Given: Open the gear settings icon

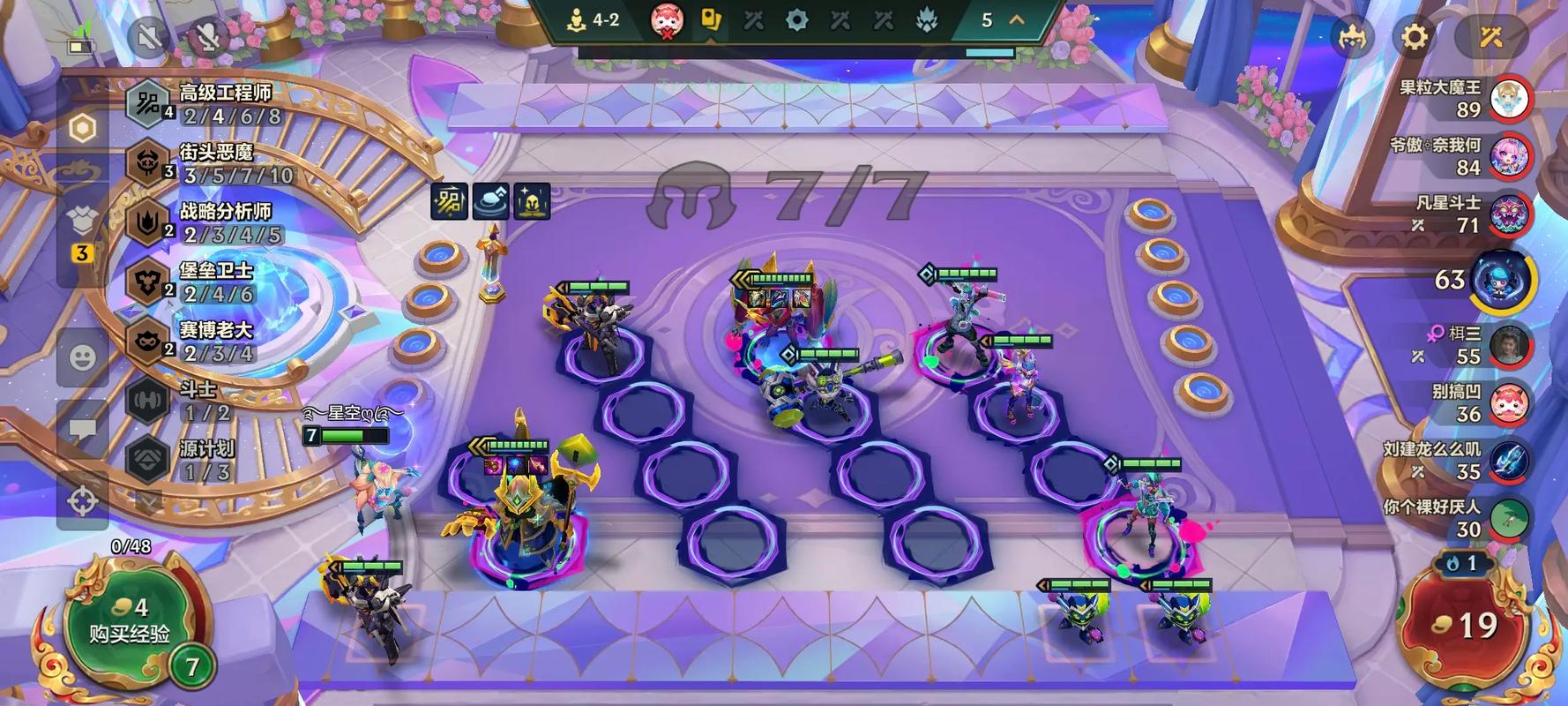Looking at the screenshot, I should tap(1415, 37).
